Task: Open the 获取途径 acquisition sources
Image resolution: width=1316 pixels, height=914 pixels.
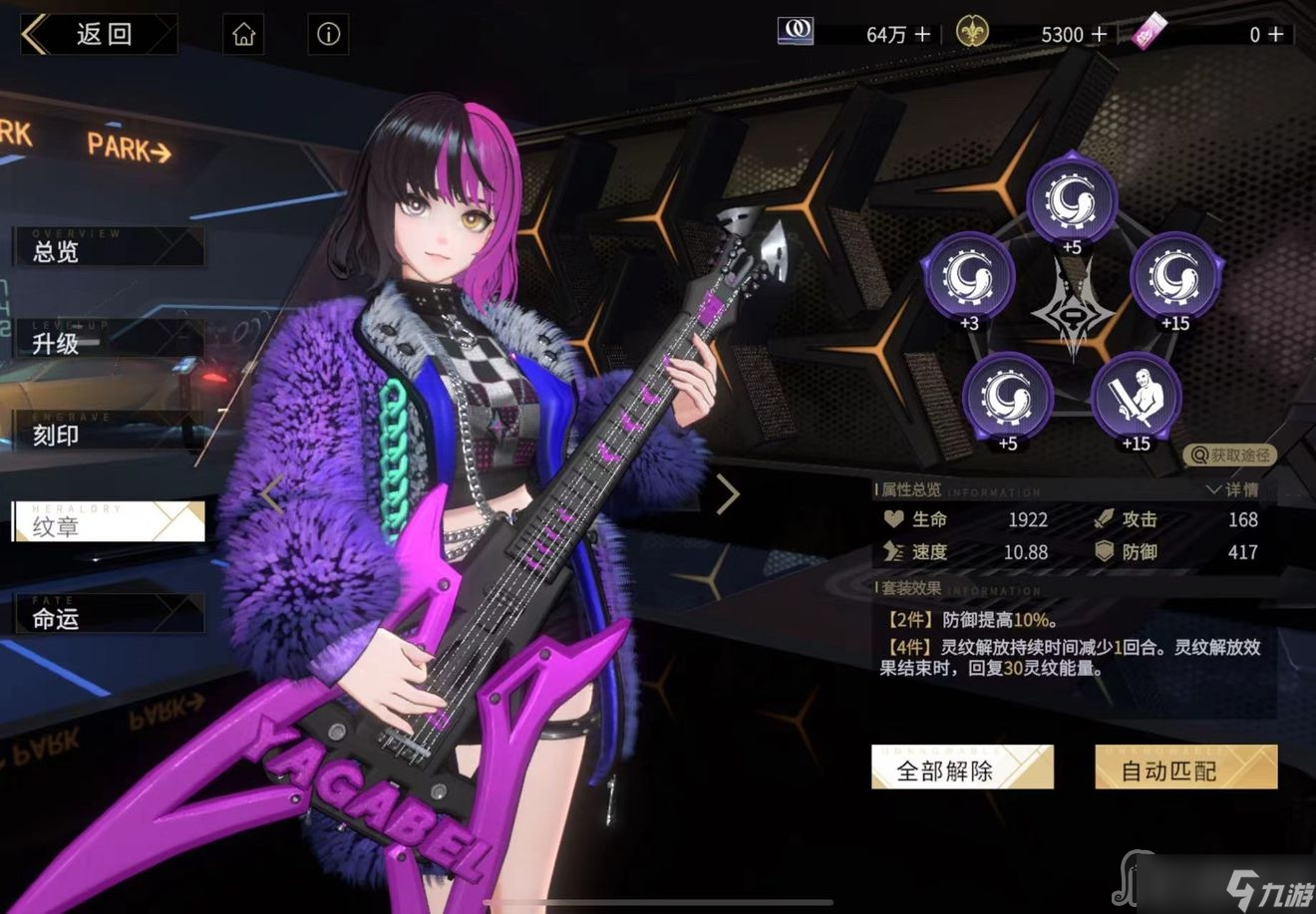Action: coord(1231,456)
